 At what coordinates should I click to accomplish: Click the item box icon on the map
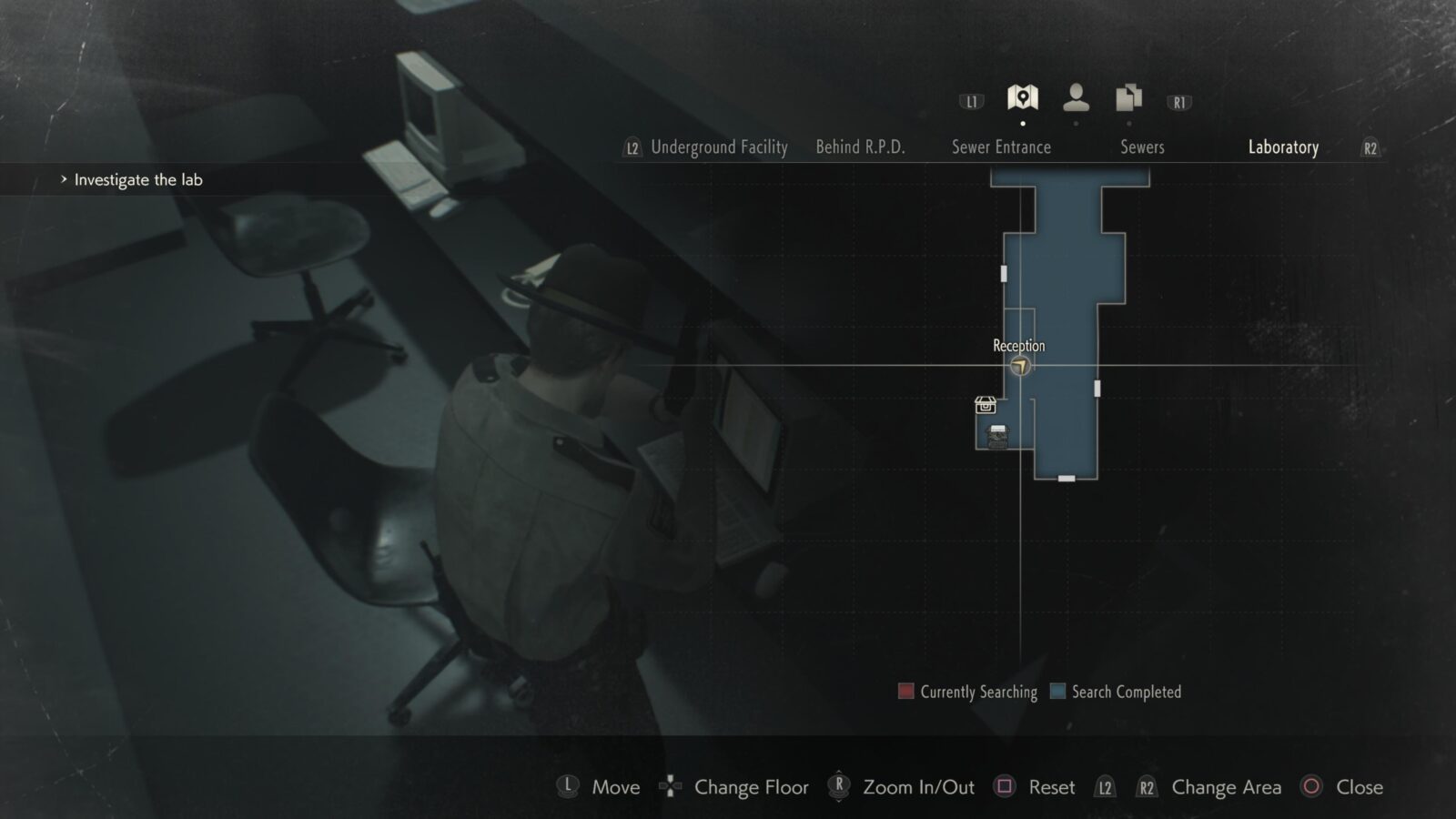coord(985,402)
